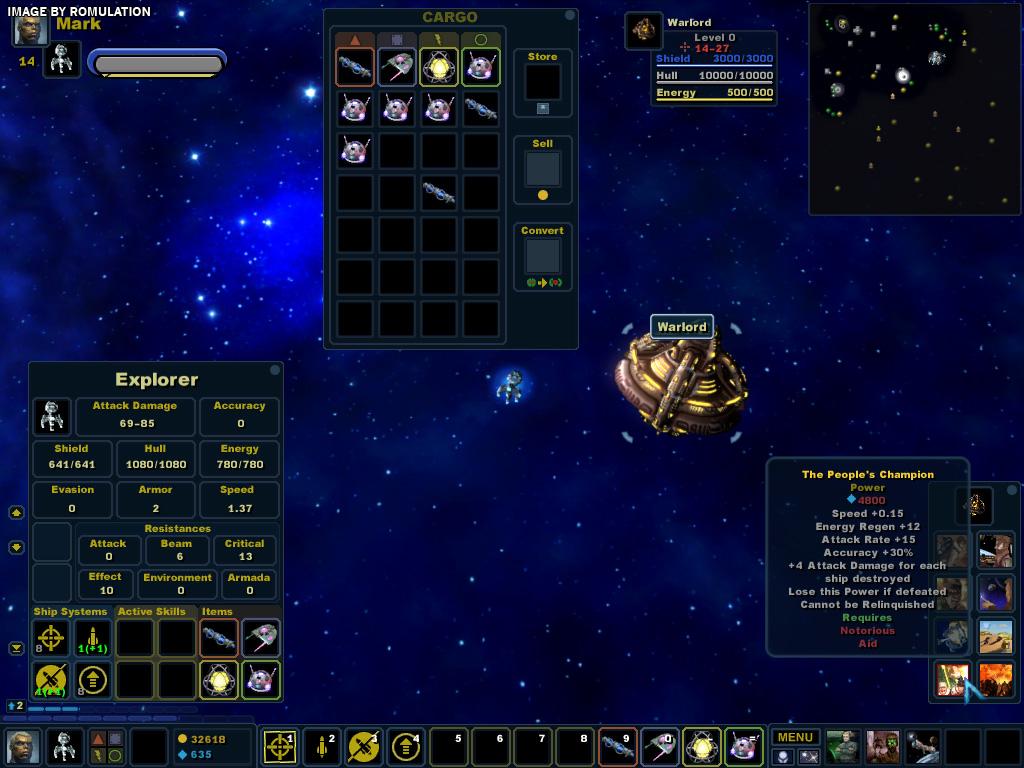Use the hotbar slot 9 item

click(615, 746)
